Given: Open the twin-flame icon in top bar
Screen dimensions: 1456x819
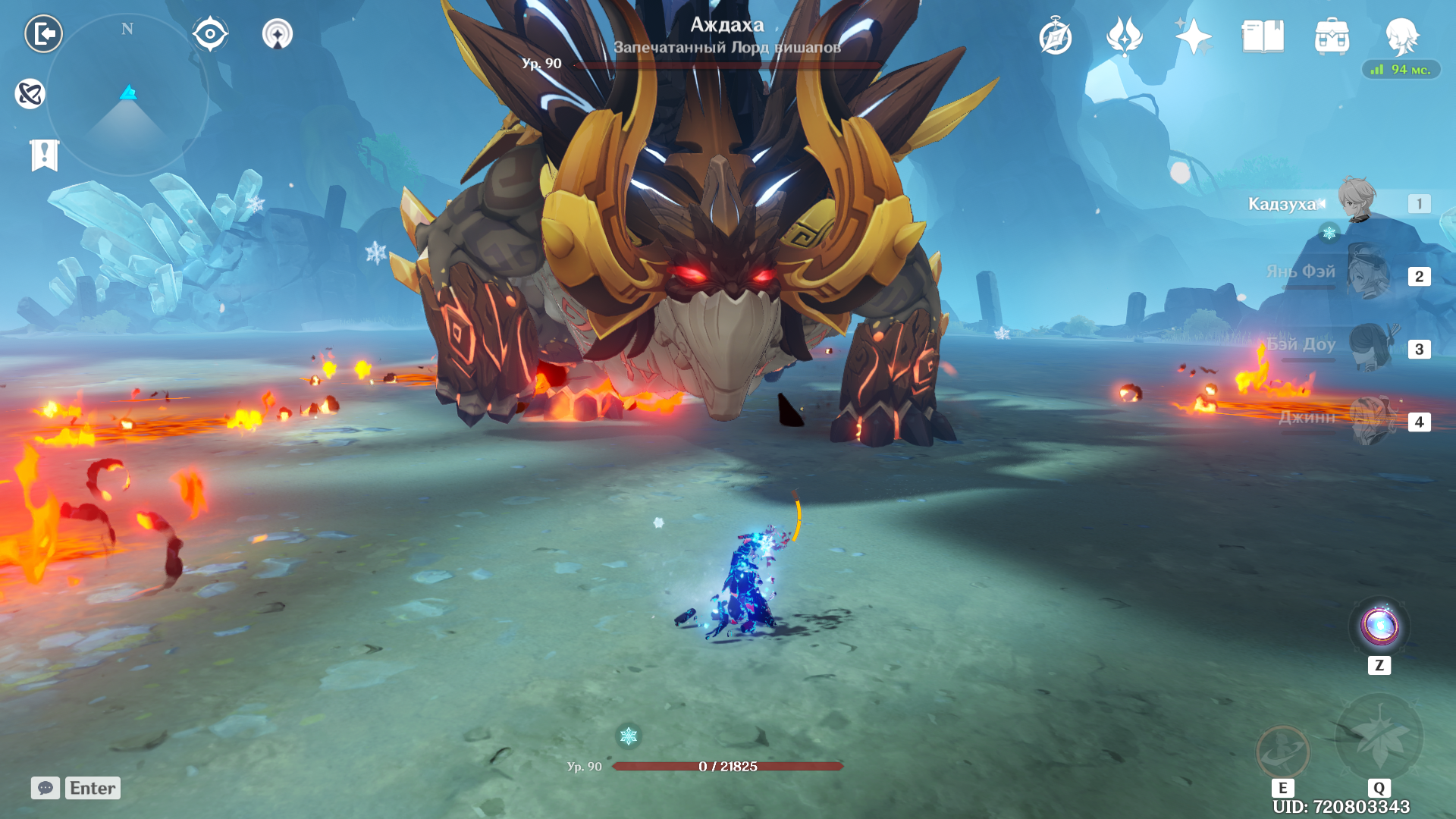Looking at the screenshot, I should pos(1125,36).
